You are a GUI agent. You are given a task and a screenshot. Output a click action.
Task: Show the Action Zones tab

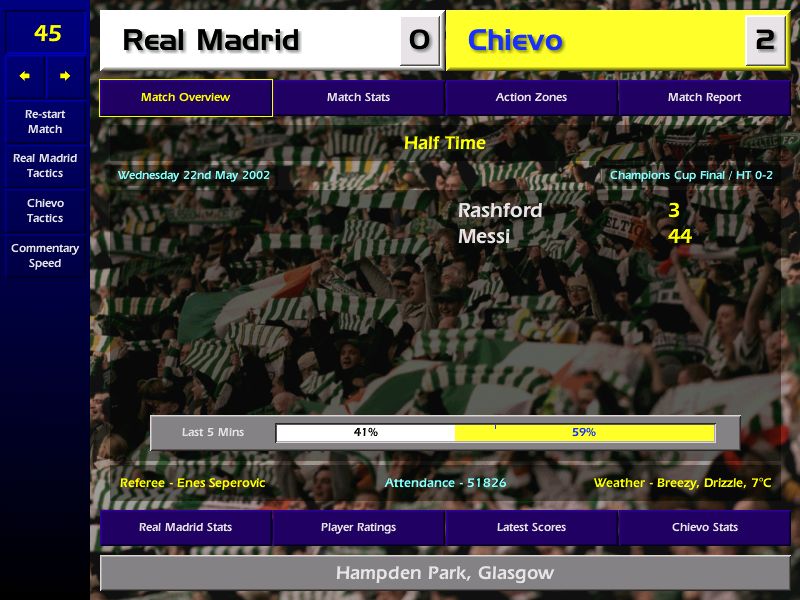[x=531, y=98]
